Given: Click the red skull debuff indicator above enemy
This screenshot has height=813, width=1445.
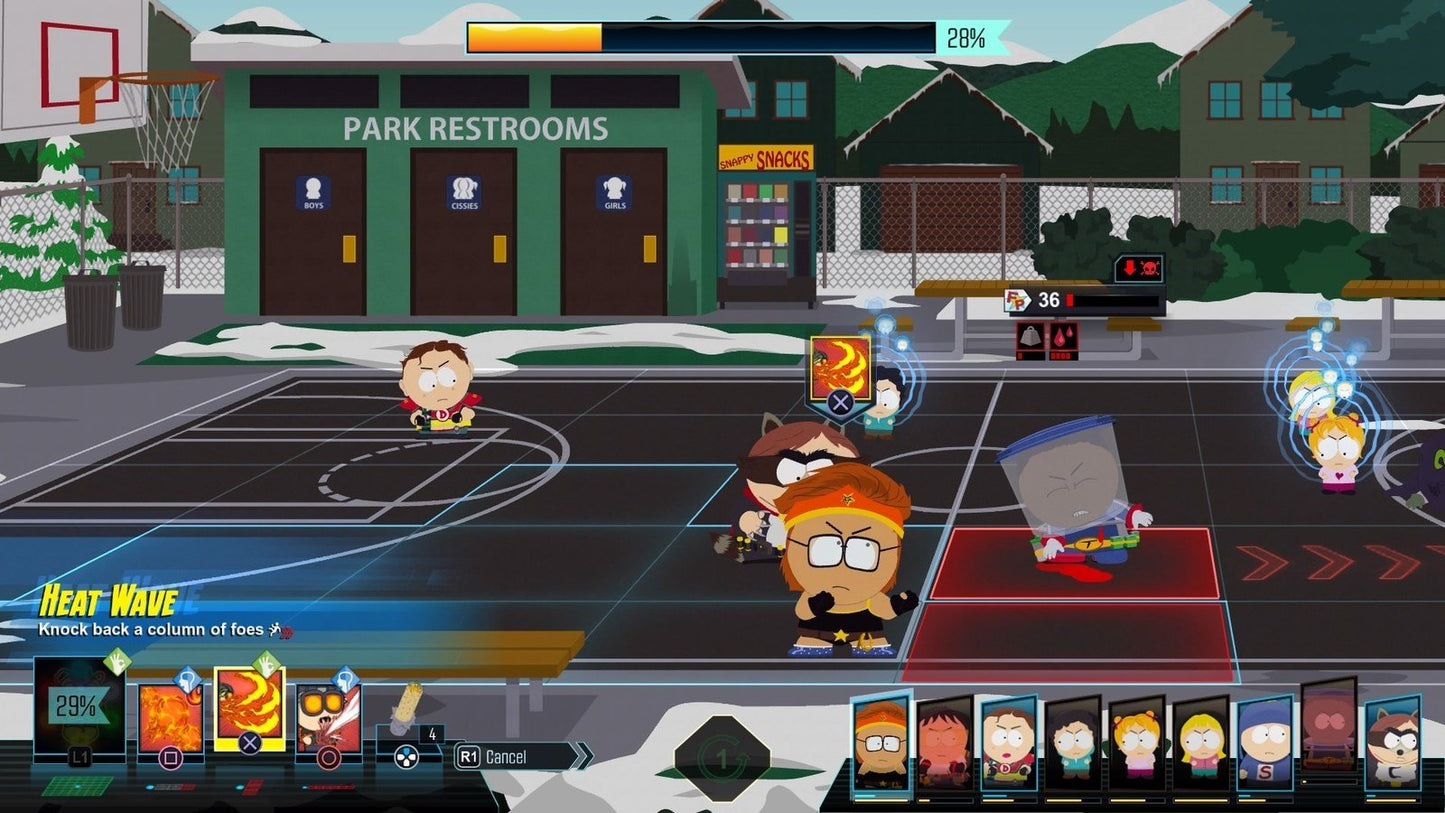Looking at the screenshot, I should [x=1148, y=267].
